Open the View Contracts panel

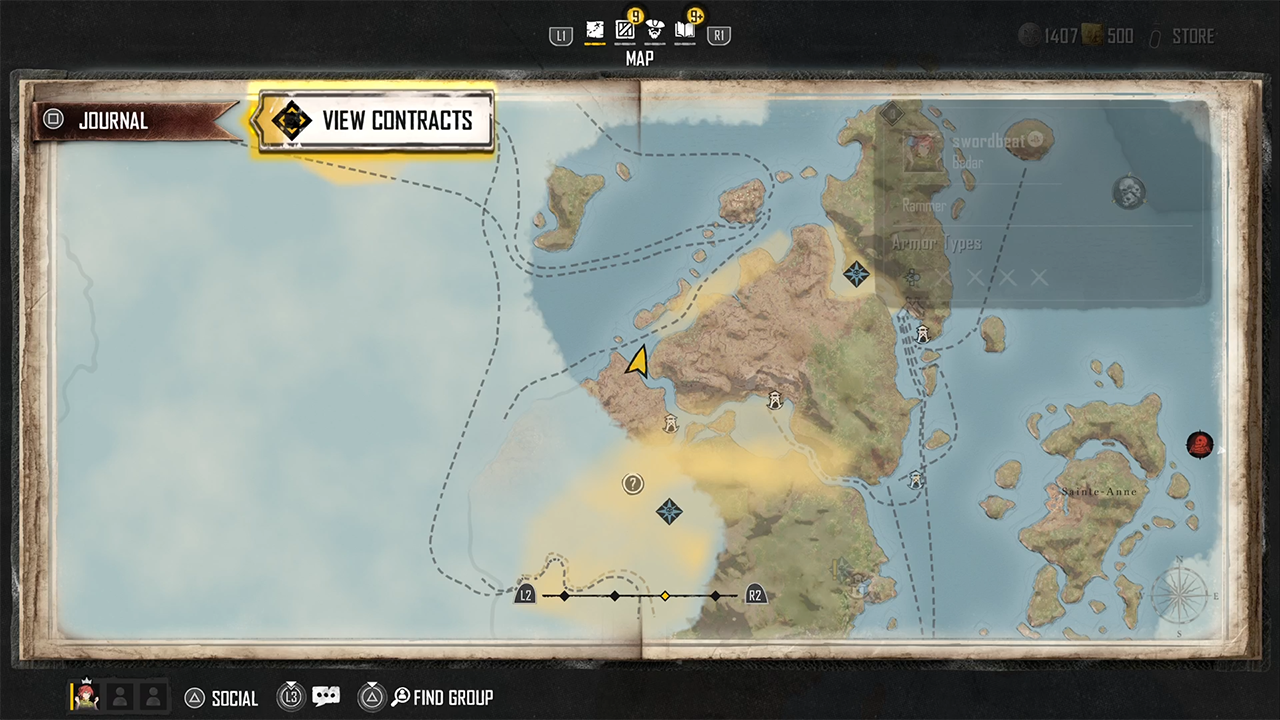click(x=375, y=121)
